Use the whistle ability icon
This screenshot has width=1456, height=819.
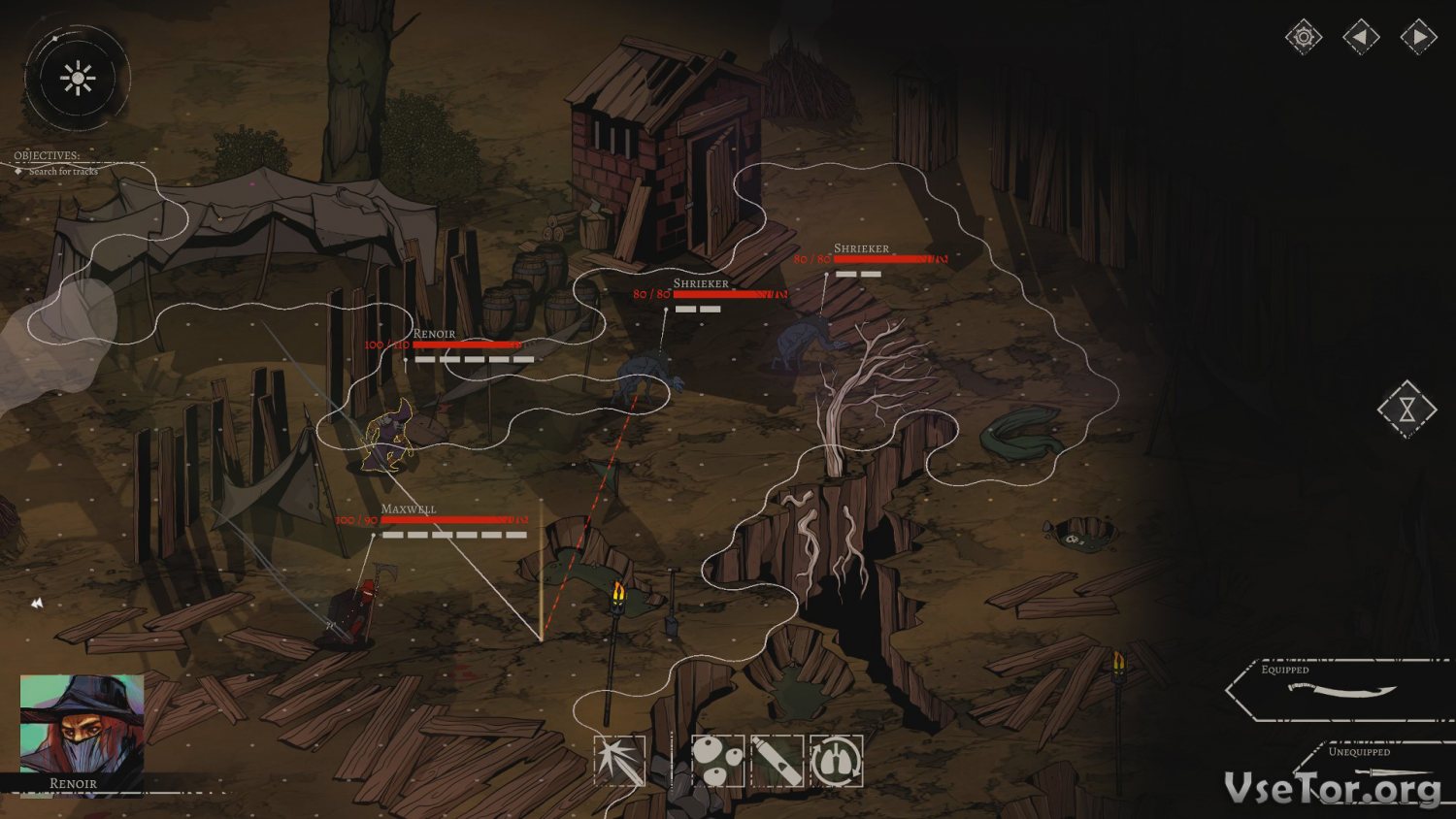click(x=777, y=761)
